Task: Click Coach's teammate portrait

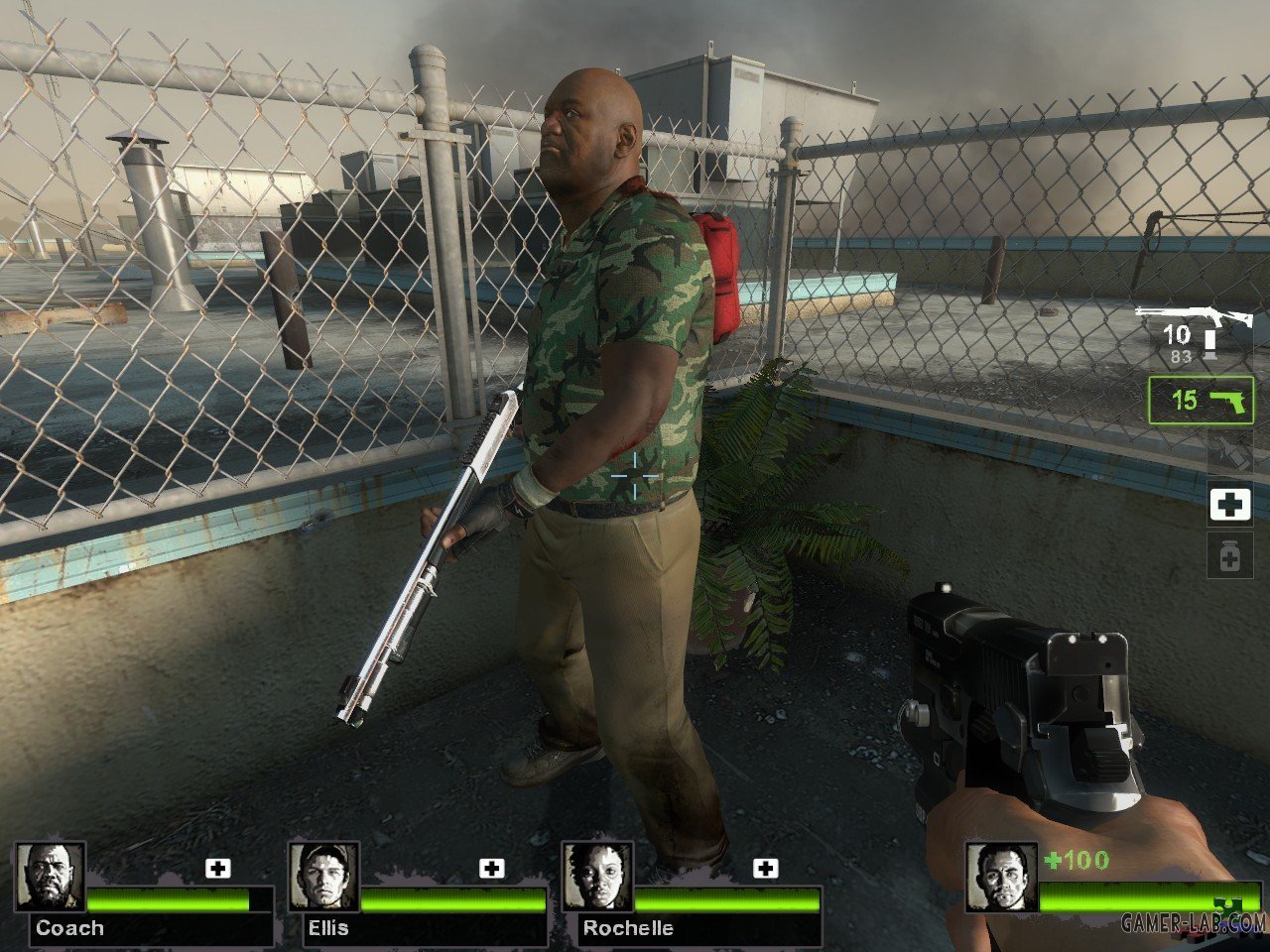Action: click(50, 877)
